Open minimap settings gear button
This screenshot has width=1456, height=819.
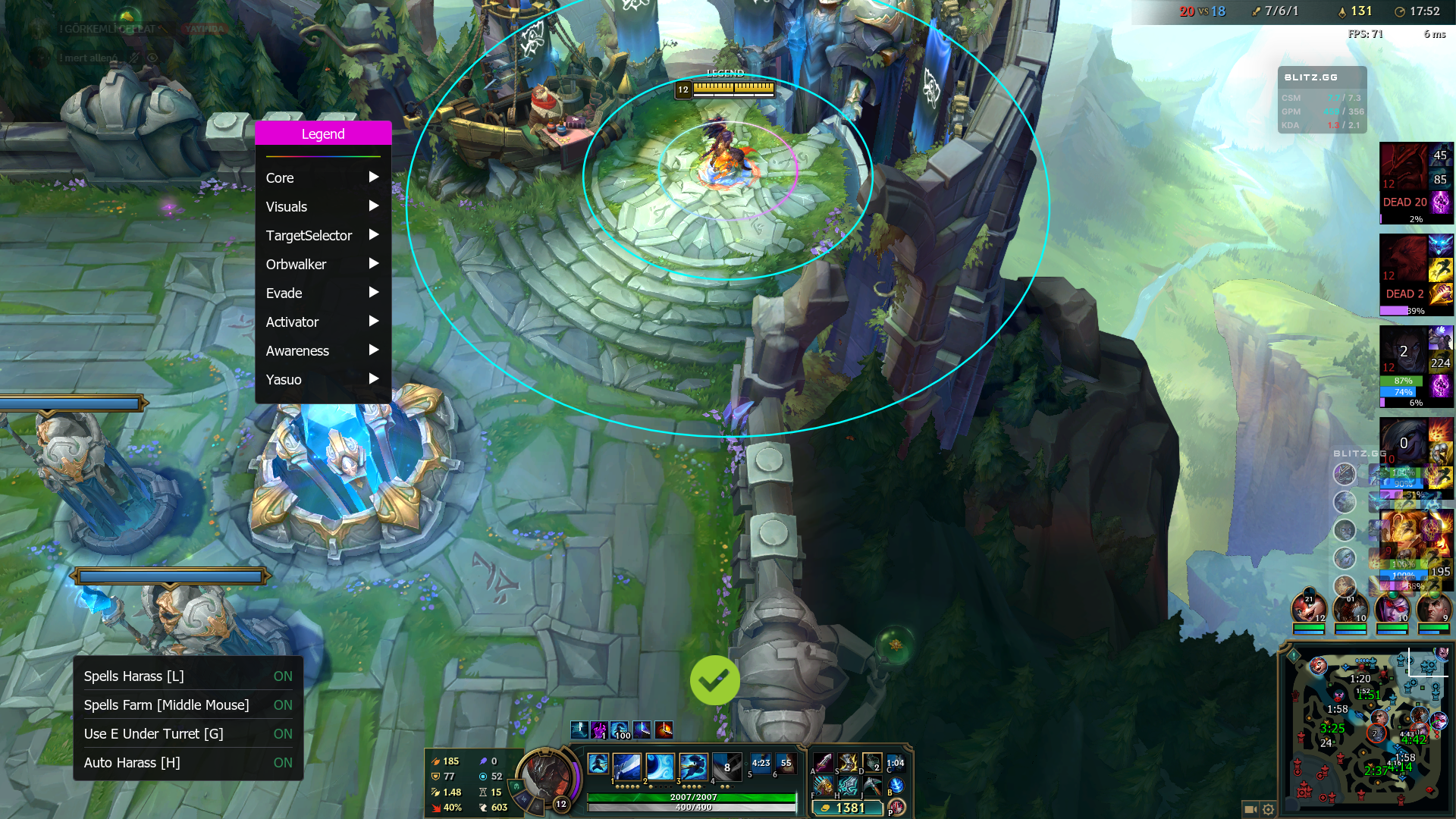1269,809
